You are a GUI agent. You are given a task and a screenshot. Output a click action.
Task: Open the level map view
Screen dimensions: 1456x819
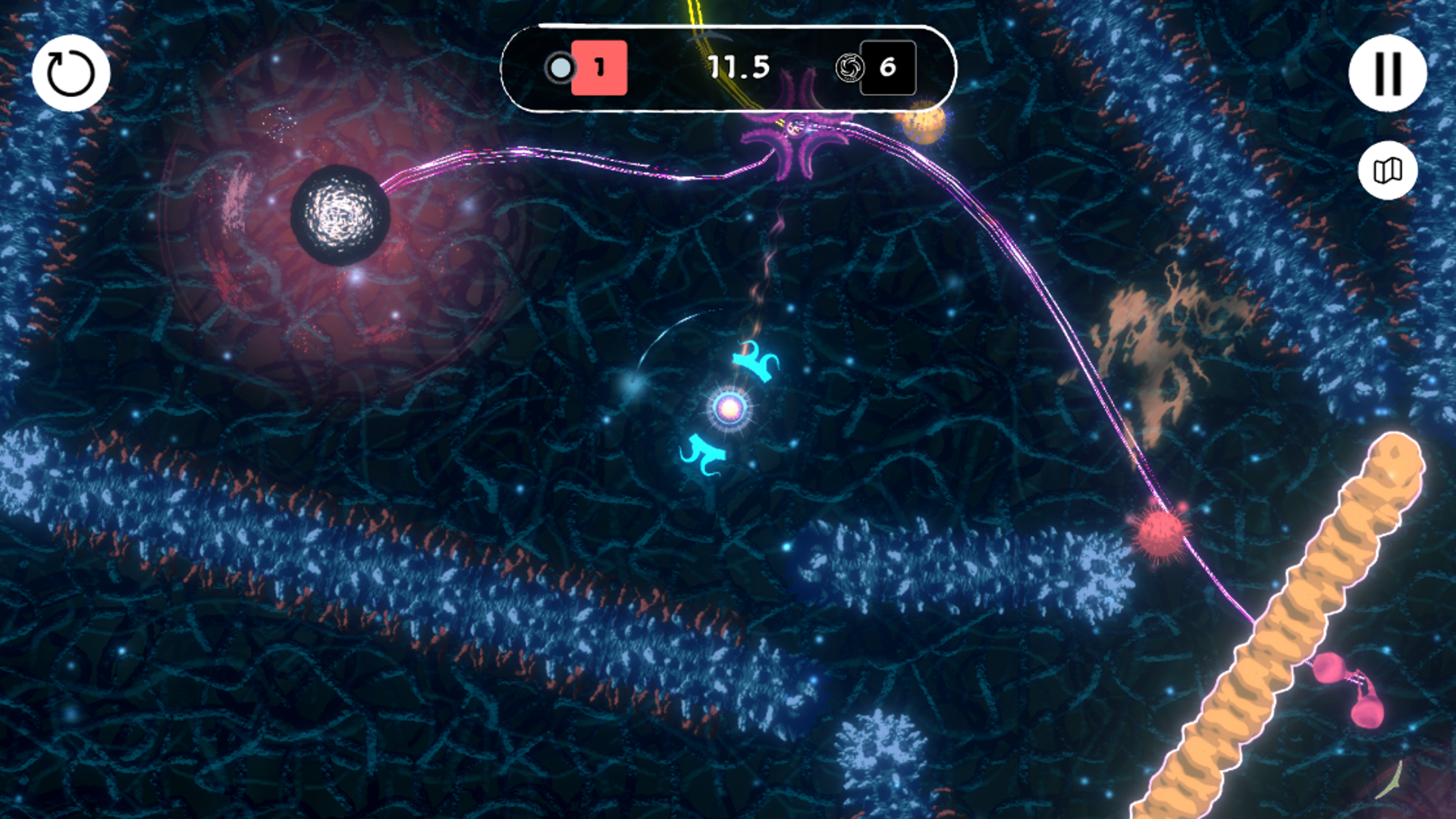(x=1387, y=170)
